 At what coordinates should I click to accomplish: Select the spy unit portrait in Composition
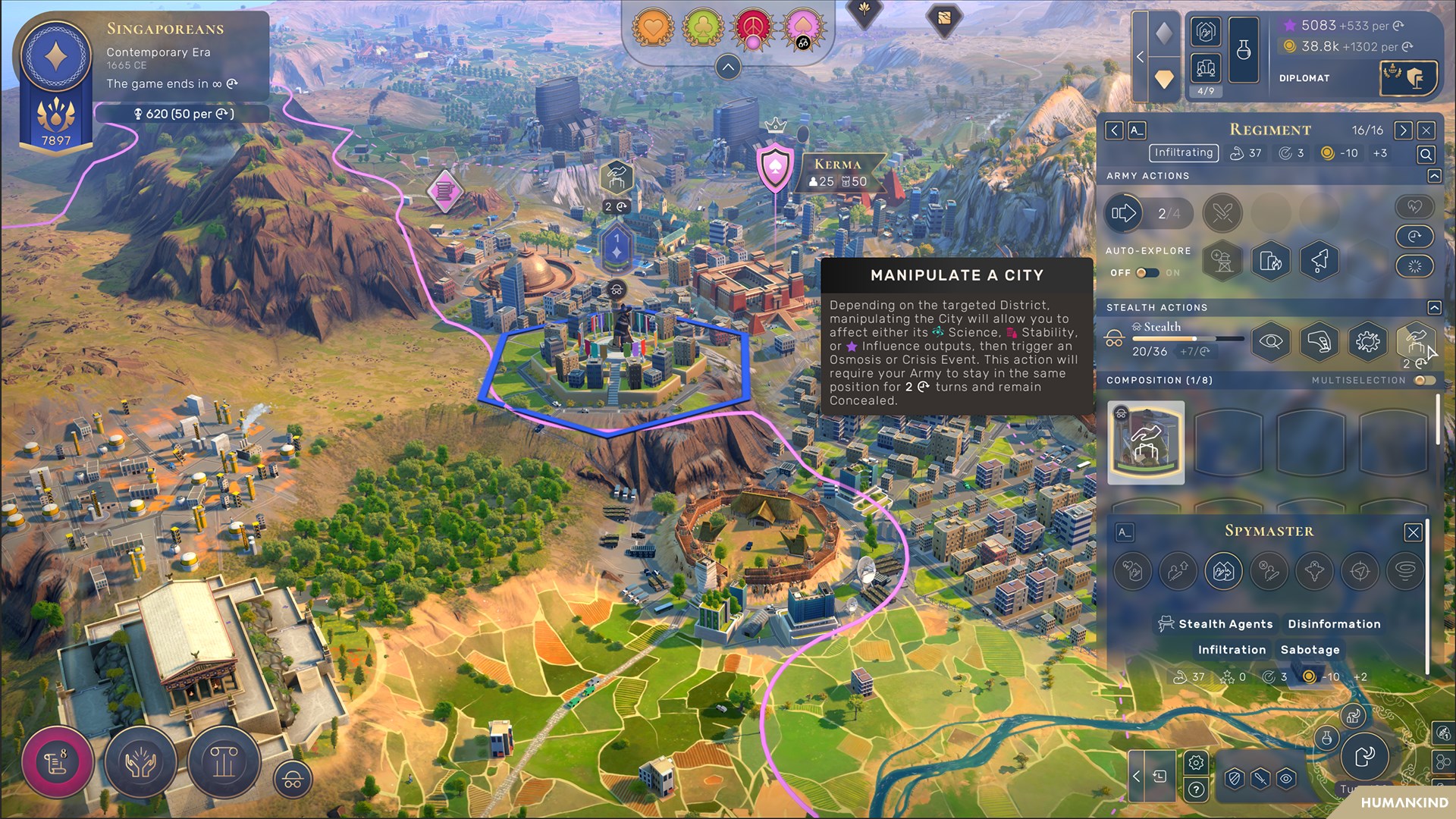coord(1146,443)
